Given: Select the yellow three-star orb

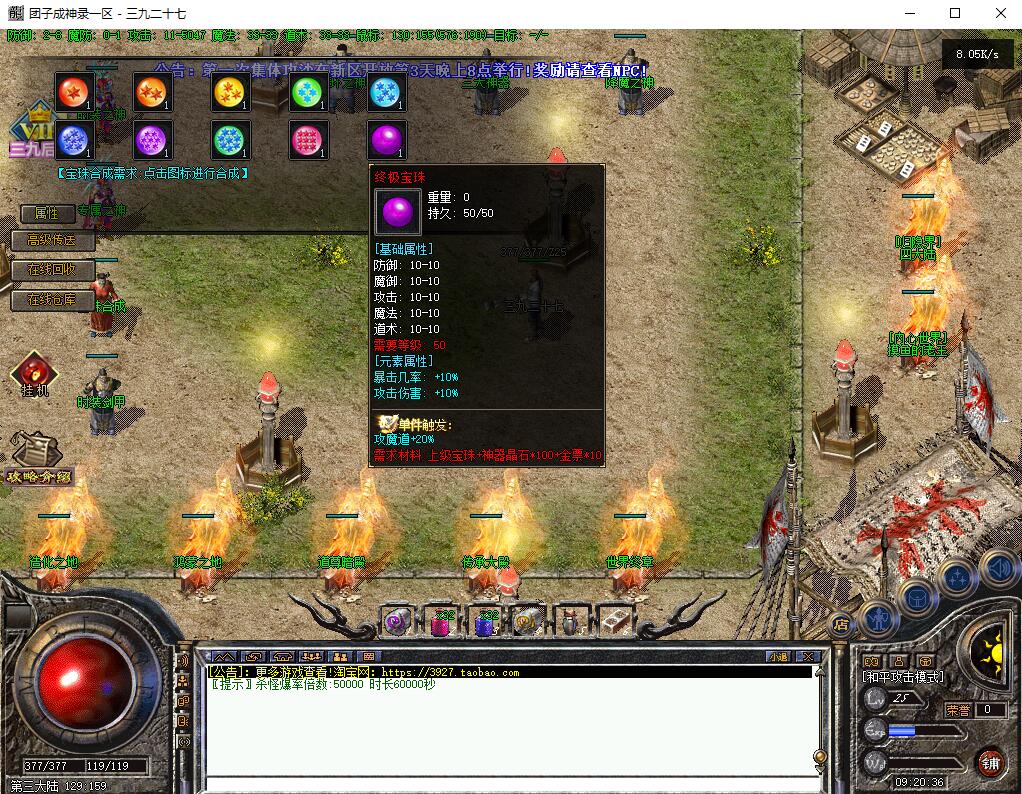Looking at the screenshot, I should 231,92.
